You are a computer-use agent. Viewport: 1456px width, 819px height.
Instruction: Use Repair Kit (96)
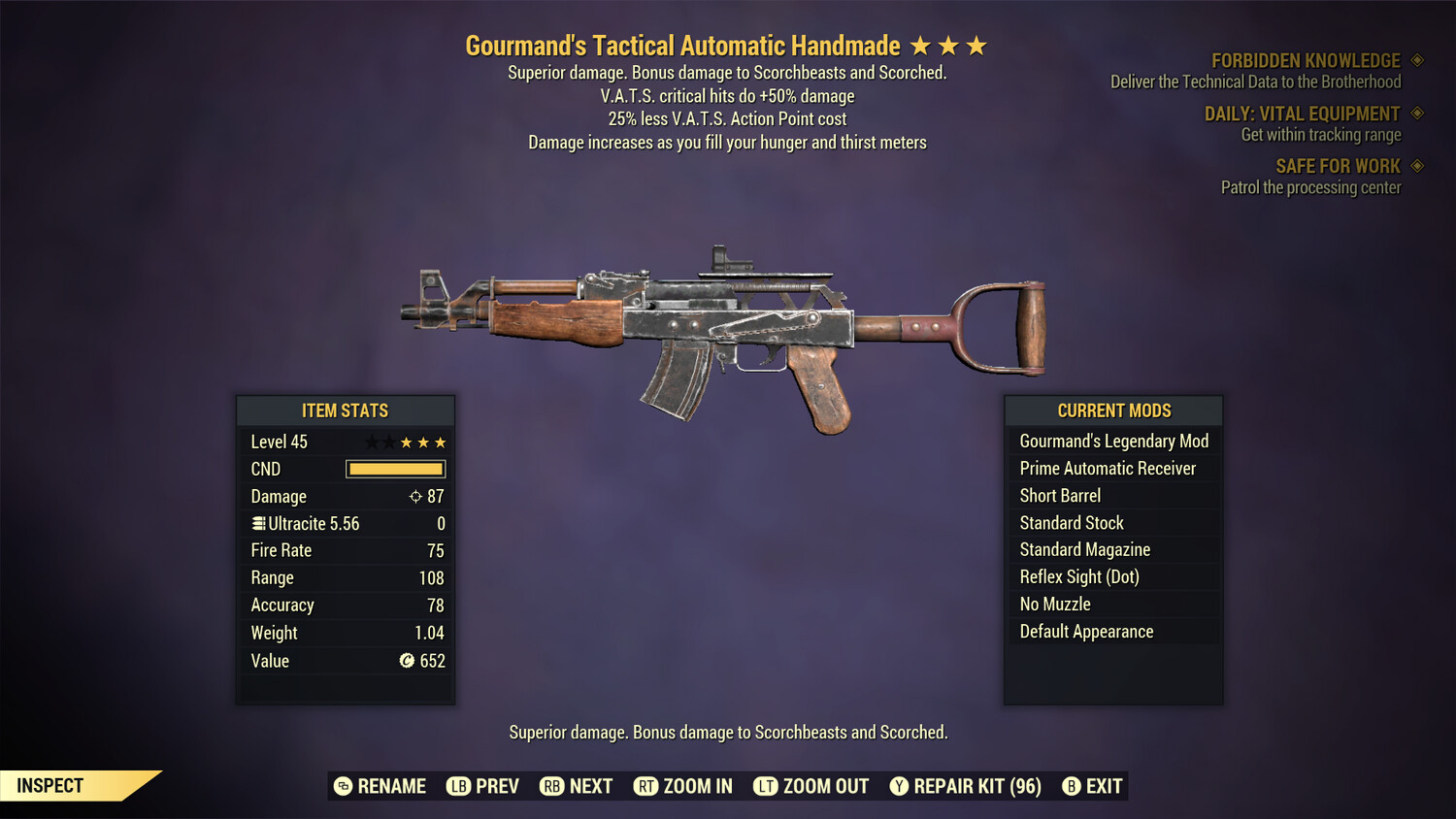click(x=966, y=786)
